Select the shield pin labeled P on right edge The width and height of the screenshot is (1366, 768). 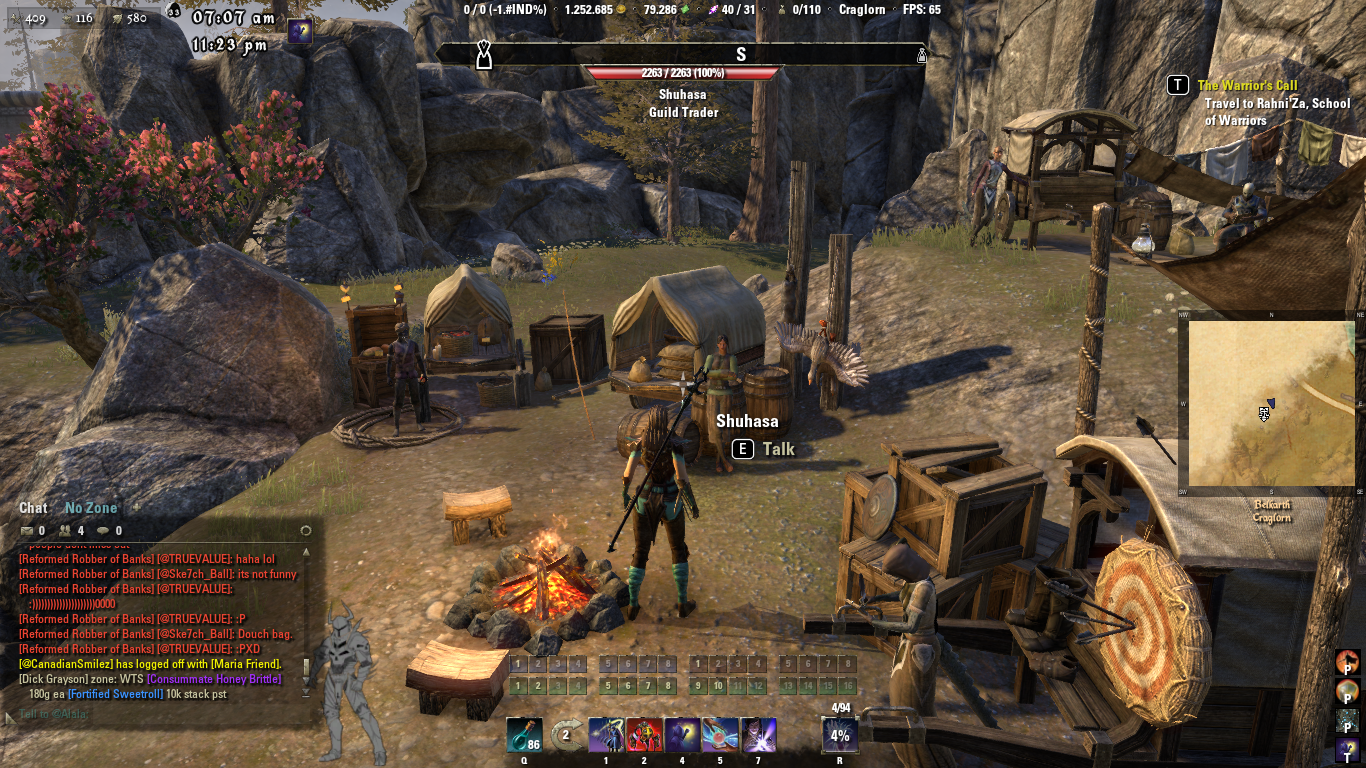click(x=1348, y=690)
